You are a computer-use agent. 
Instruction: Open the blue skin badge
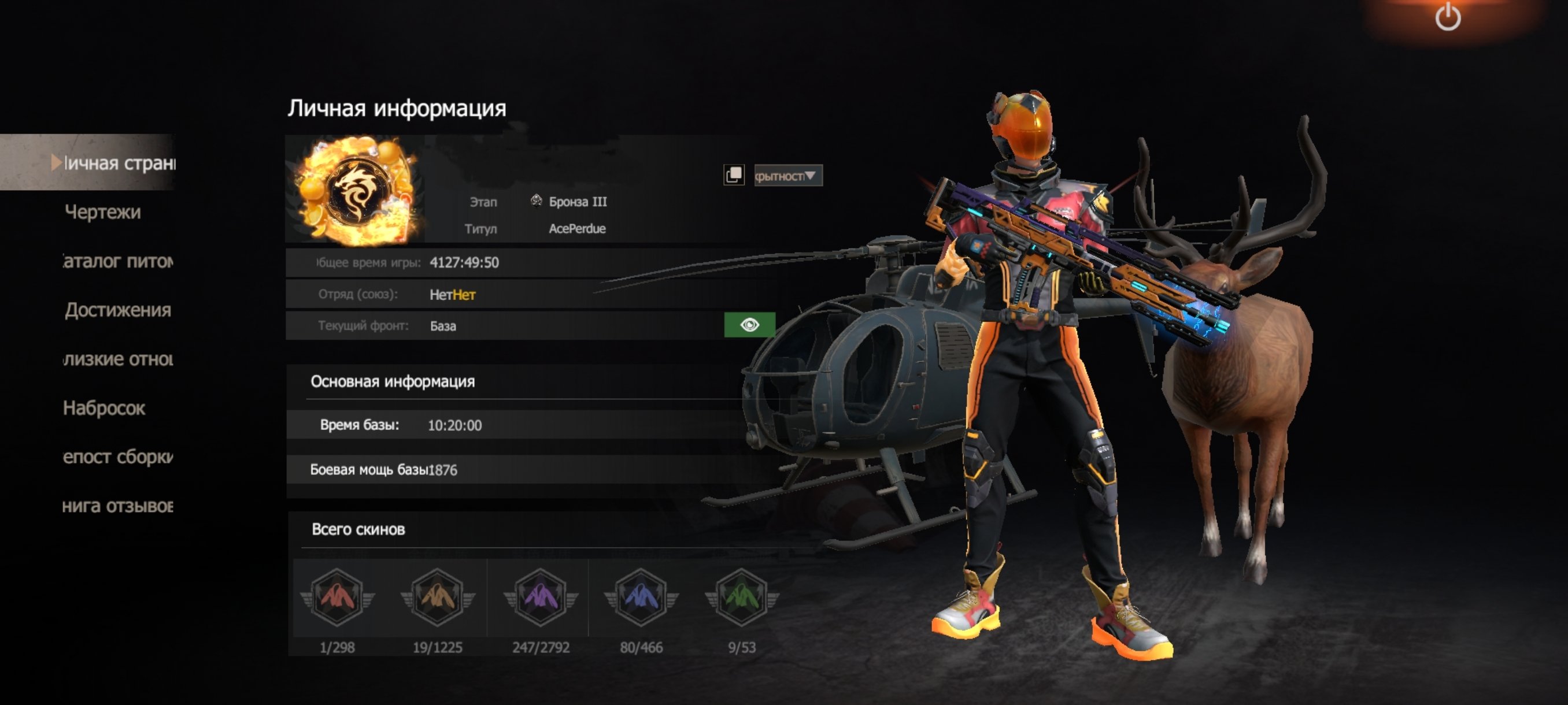click(x=641, y=598)
